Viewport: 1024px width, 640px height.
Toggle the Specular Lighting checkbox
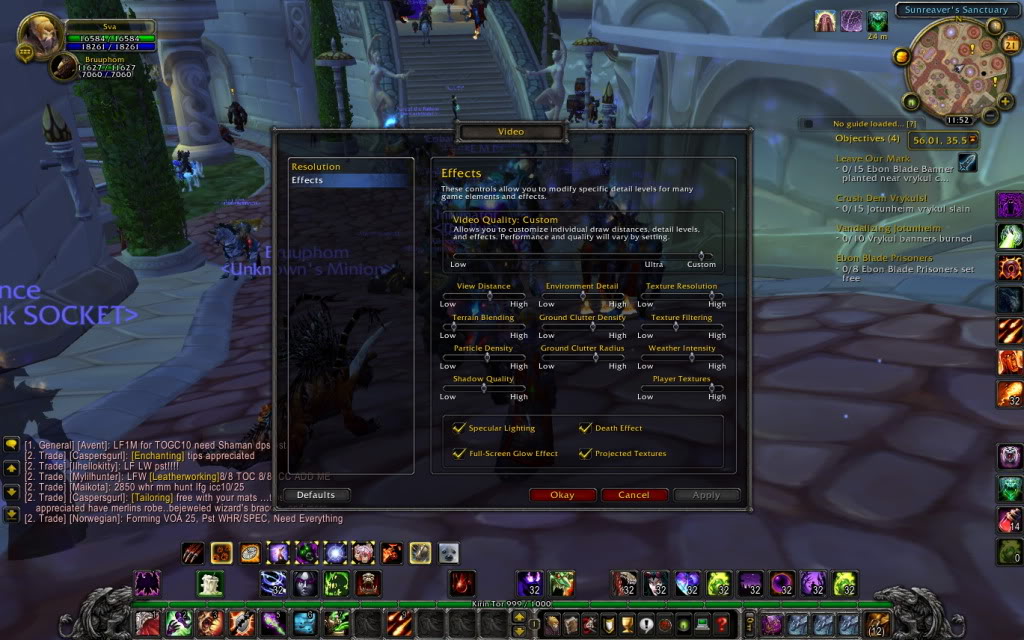point(460,428)
